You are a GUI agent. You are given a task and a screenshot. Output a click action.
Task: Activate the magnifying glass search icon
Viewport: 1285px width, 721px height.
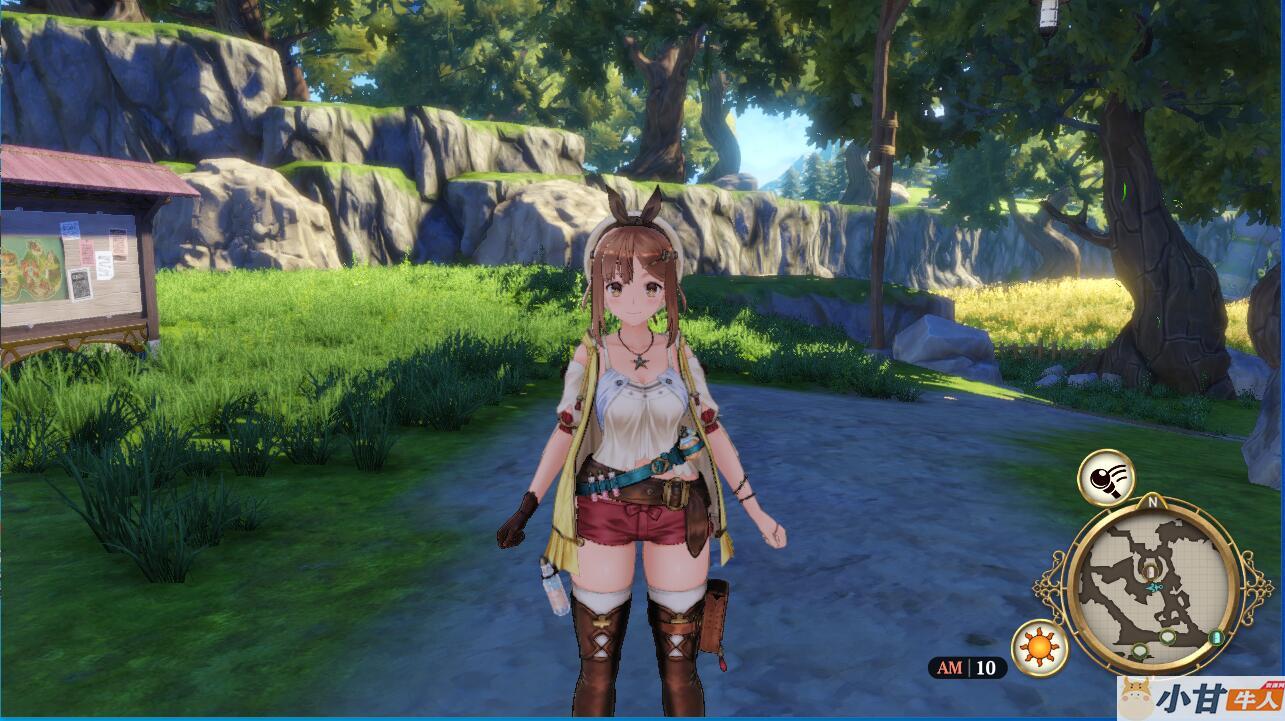(x=1105, y=477)
